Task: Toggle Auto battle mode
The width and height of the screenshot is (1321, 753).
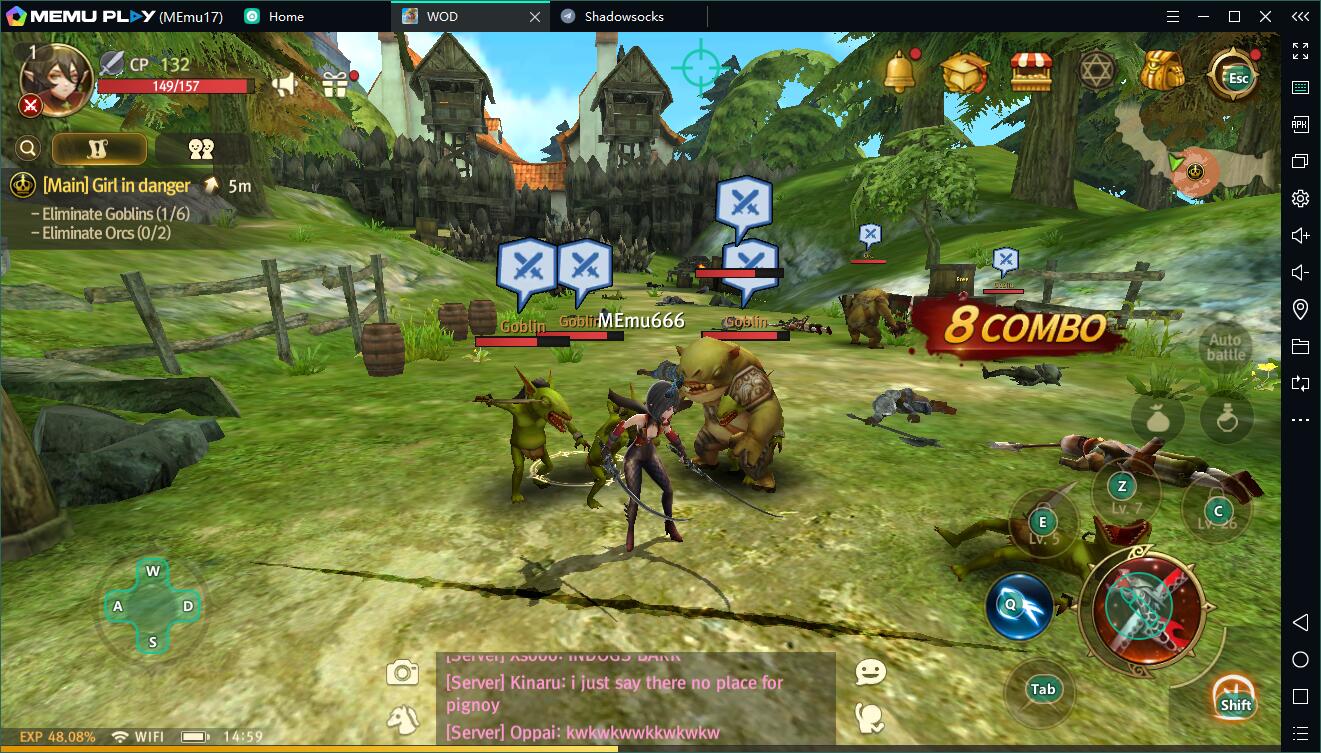Action: click(1225, 348)
